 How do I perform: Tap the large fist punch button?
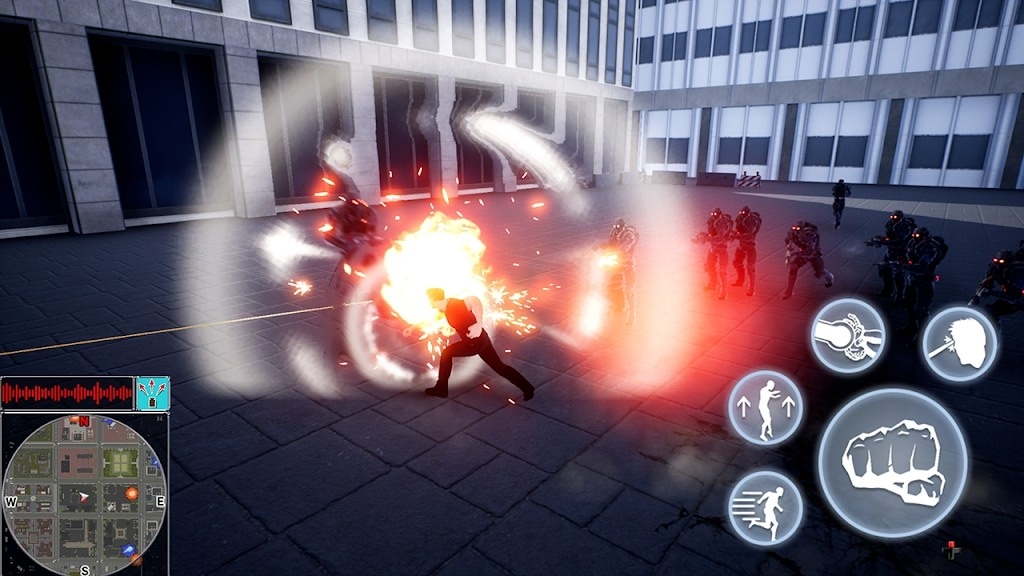pyautogui.click(x=892, y=462)
